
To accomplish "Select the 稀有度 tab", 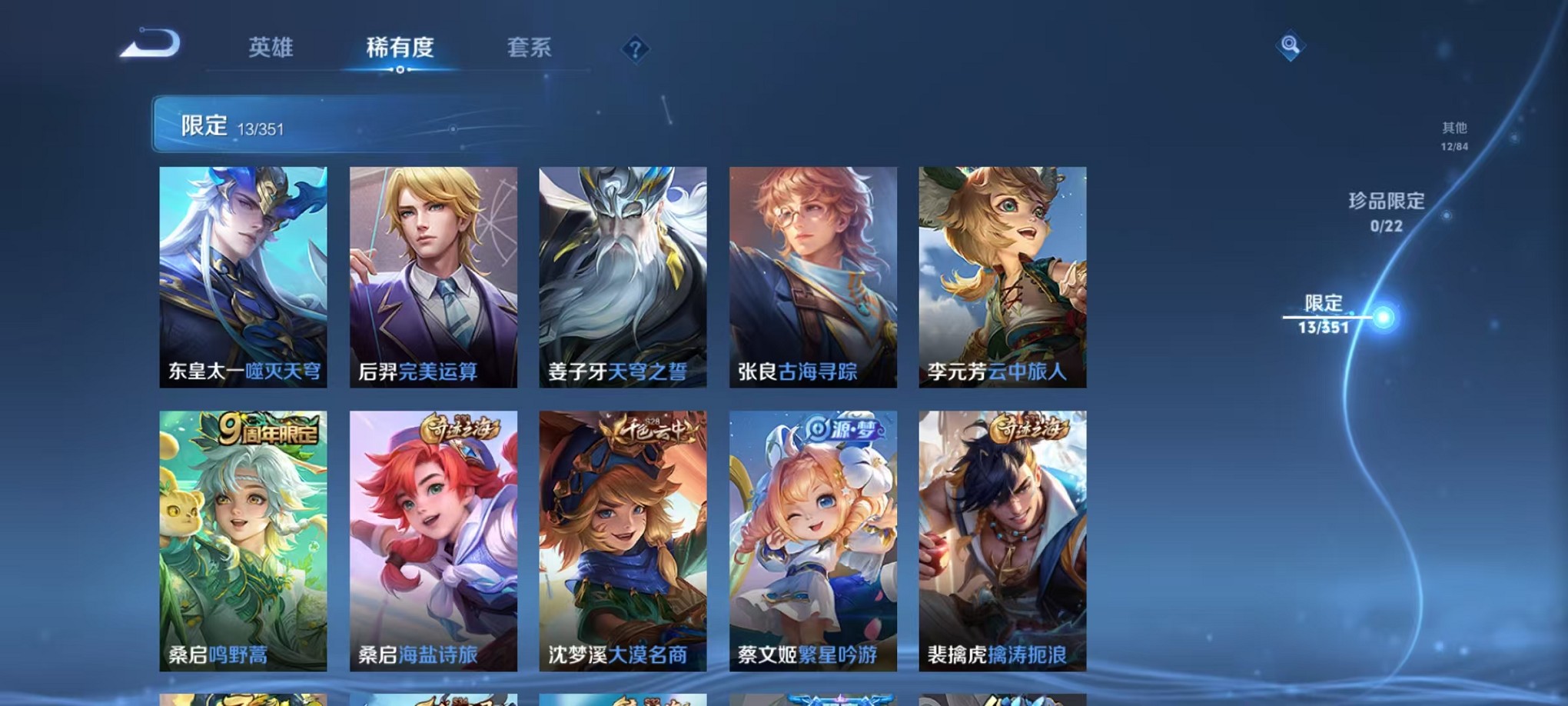I will click(x=398, y=48).
